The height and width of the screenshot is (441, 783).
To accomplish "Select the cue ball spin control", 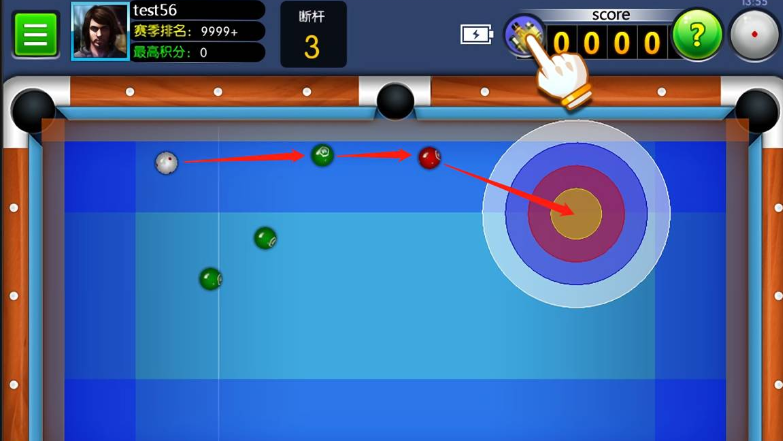I will 754,36.
